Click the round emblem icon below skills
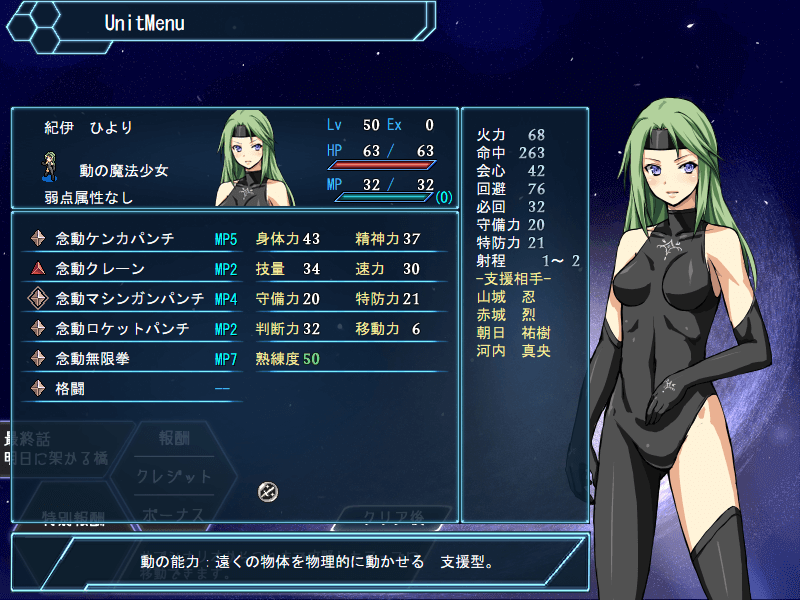The height and width of the screenshot is (600, 800). tap(267, 491)
